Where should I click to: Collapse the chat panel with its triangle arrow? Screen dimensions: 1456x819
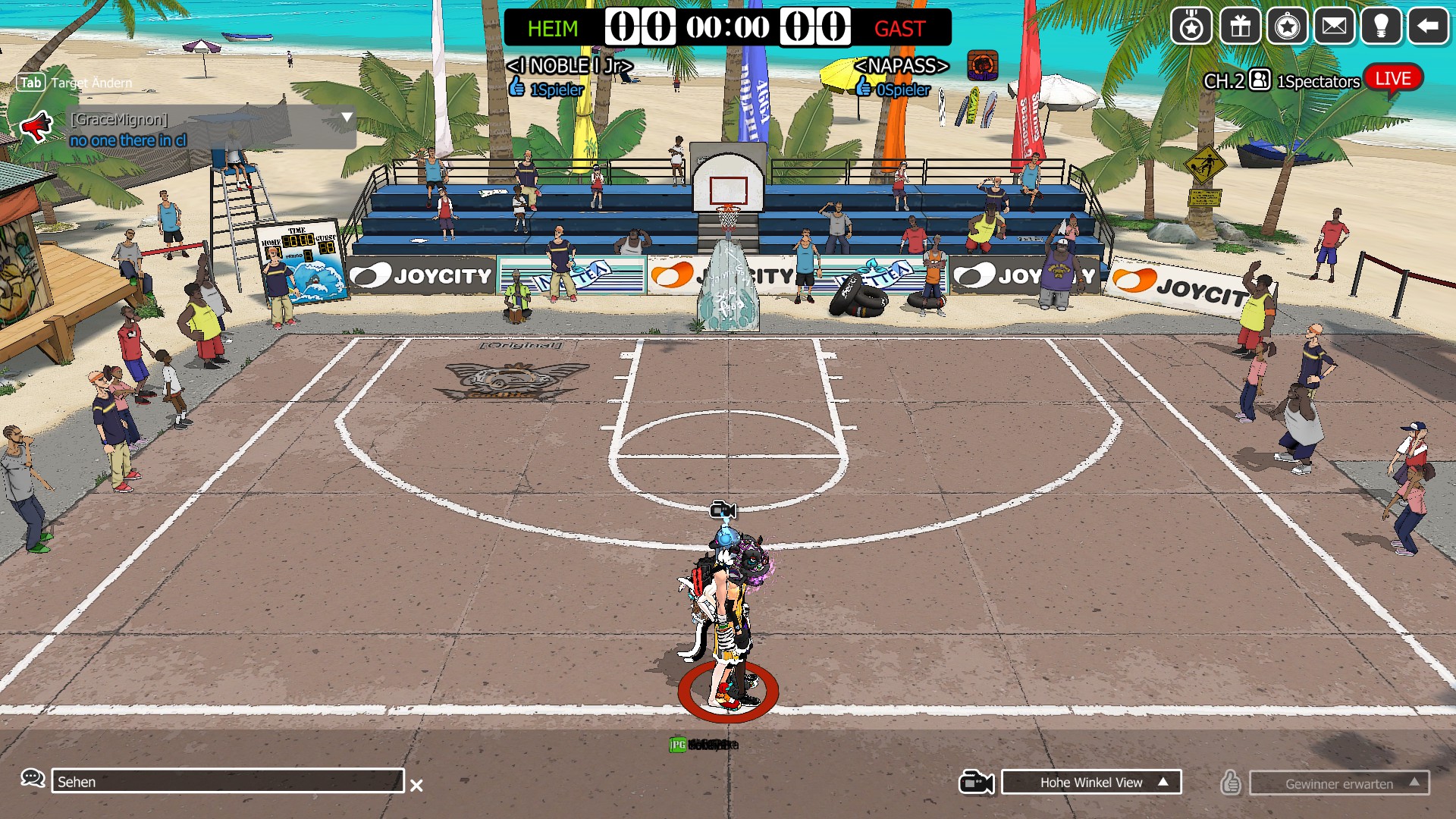click(x=347, y=117)
